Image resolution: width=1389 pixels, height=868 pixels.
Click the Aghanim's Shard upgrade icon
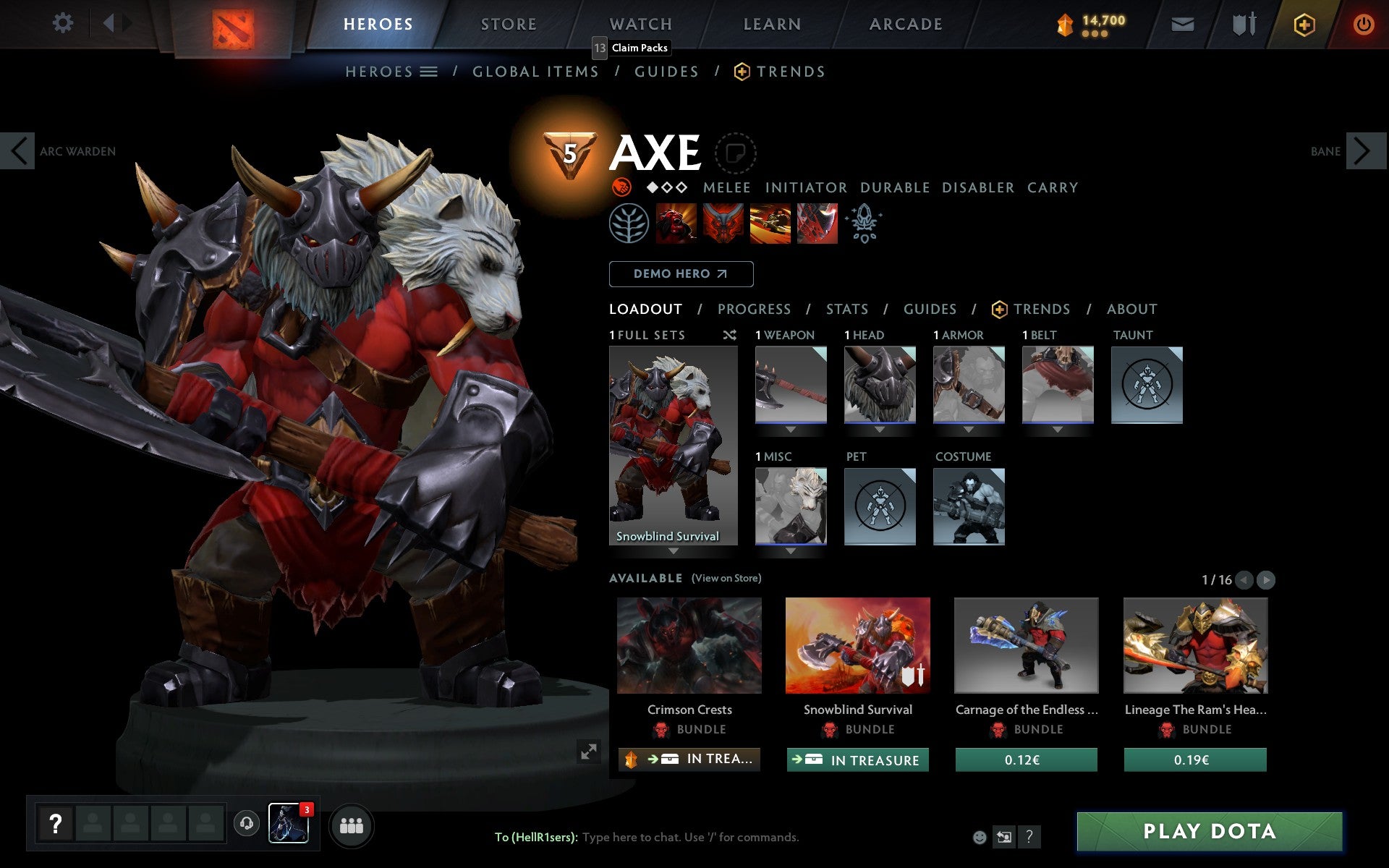click(x=865, y=224)
